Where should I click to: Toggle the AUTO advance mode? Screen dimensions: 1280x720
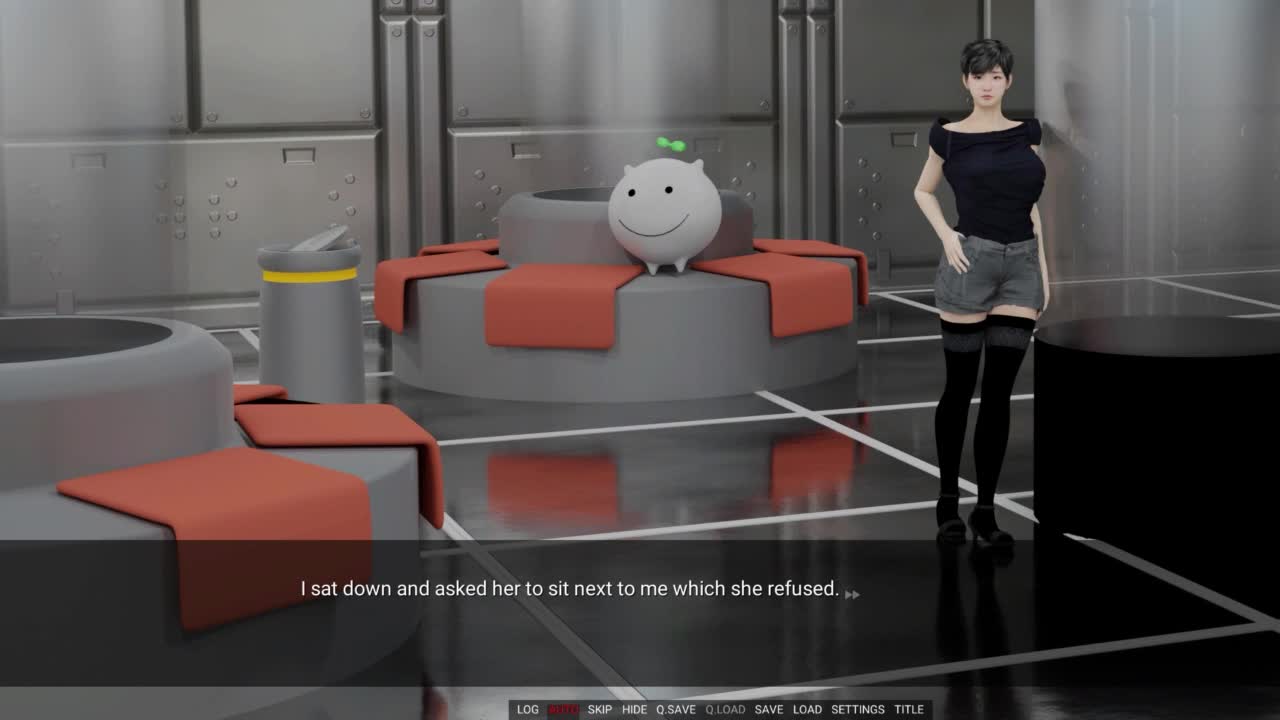(x=563, y=709)
